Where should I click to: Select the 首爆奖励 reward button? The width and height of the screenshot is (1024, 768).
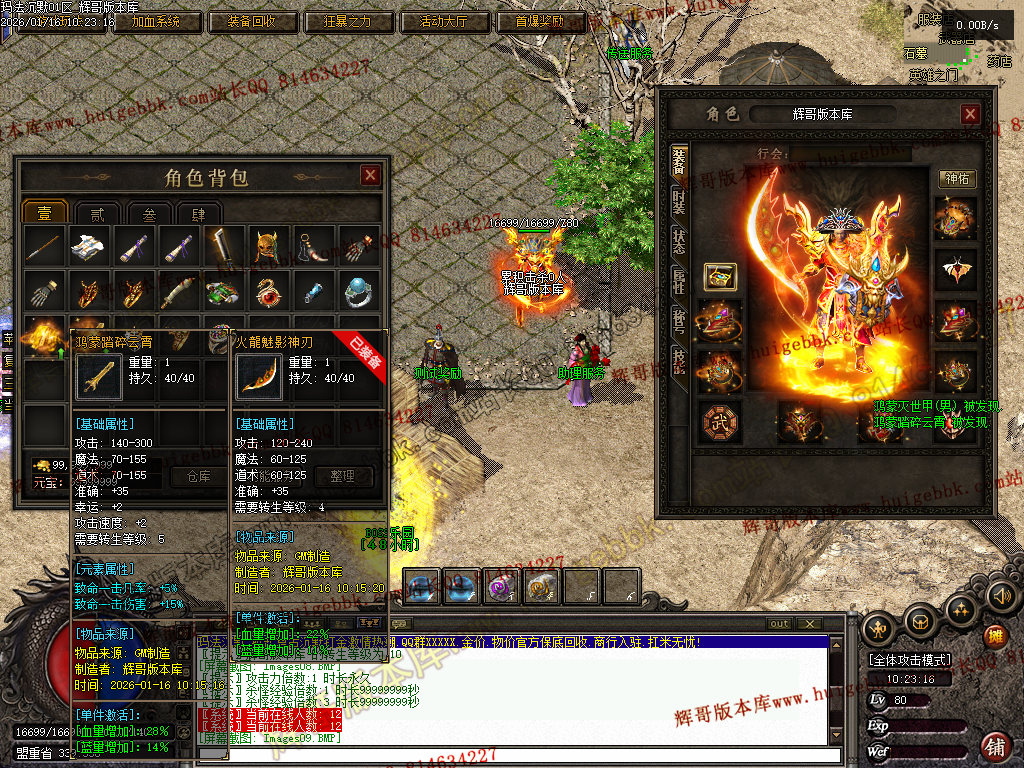pos(540,21)
